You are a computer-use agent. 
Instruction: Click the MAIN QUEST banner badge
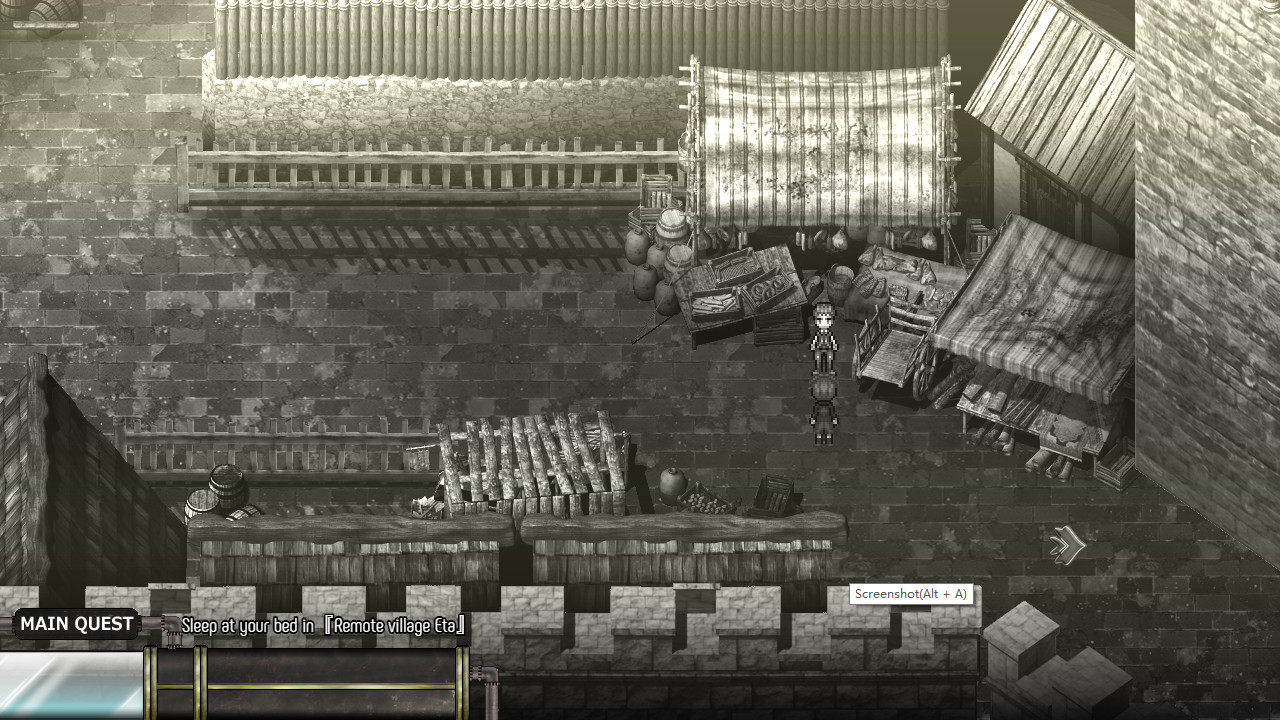pos(76,623)
